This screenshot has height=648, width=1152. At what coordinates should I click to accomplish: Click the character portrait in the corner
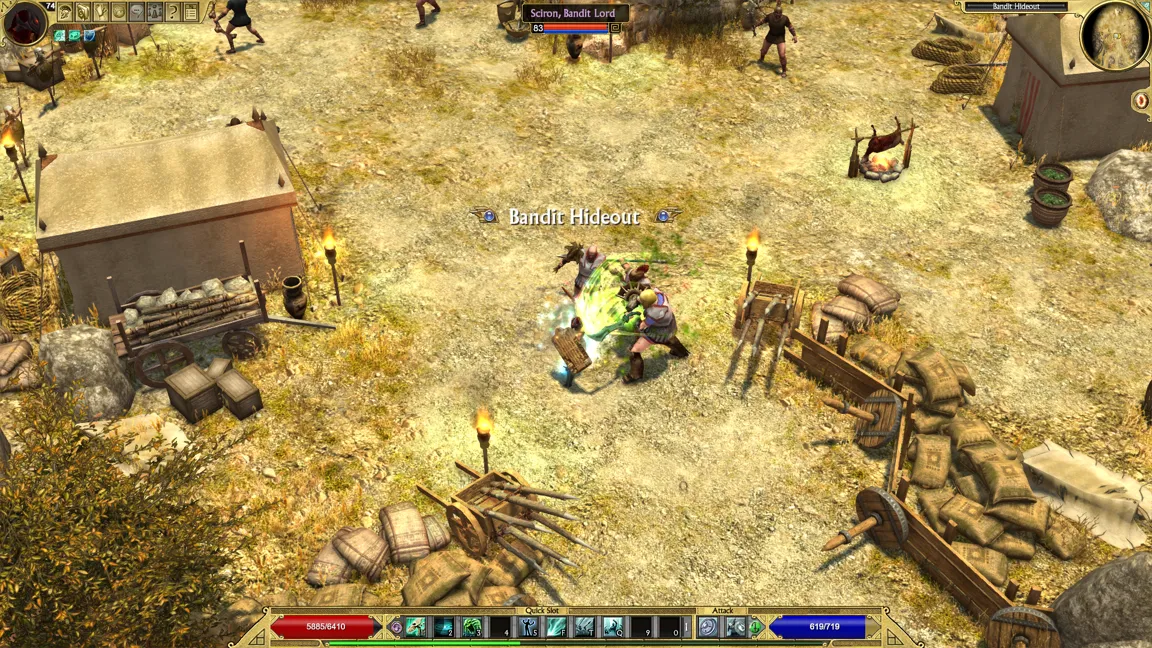pyautogui.click(x=25, y=22)
